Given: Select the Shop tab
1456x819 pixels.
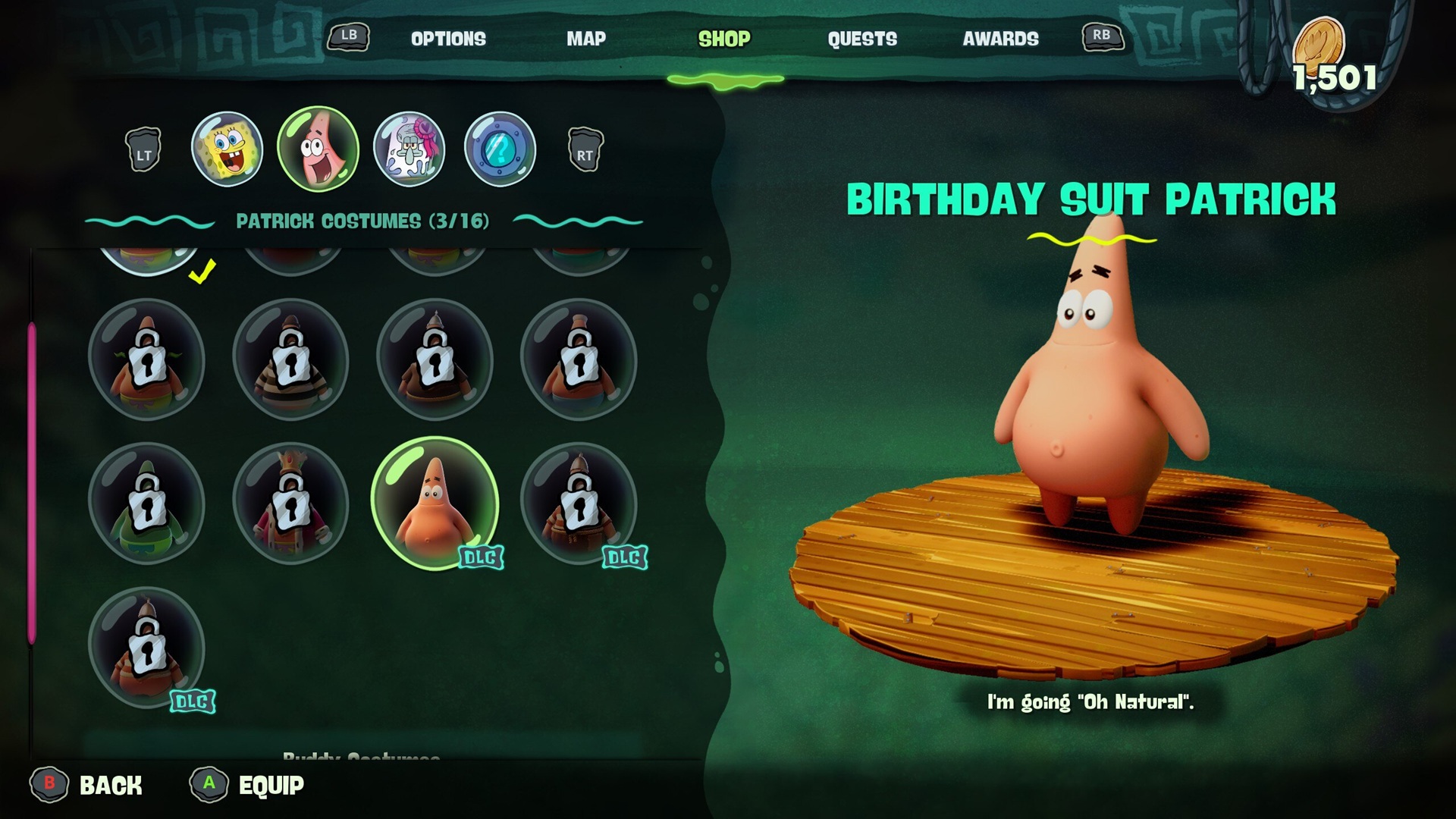Looking at the screenshot, I should pos(724,39).
